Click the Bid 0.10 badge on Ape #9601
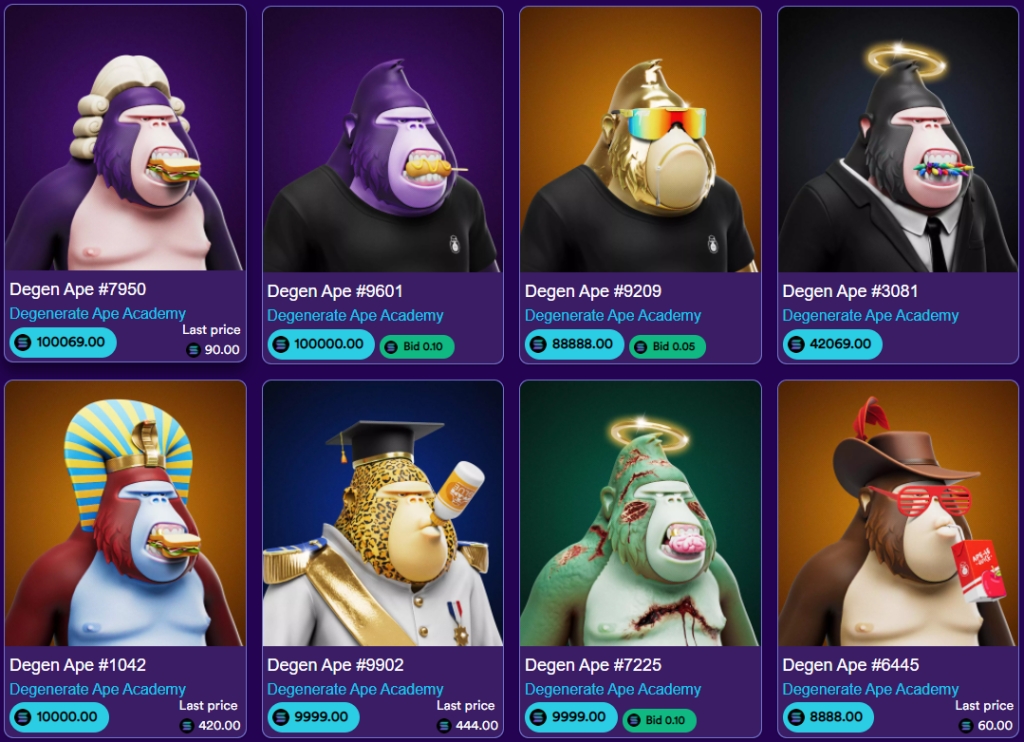The image size is (1024, 742). pos(416,346)
